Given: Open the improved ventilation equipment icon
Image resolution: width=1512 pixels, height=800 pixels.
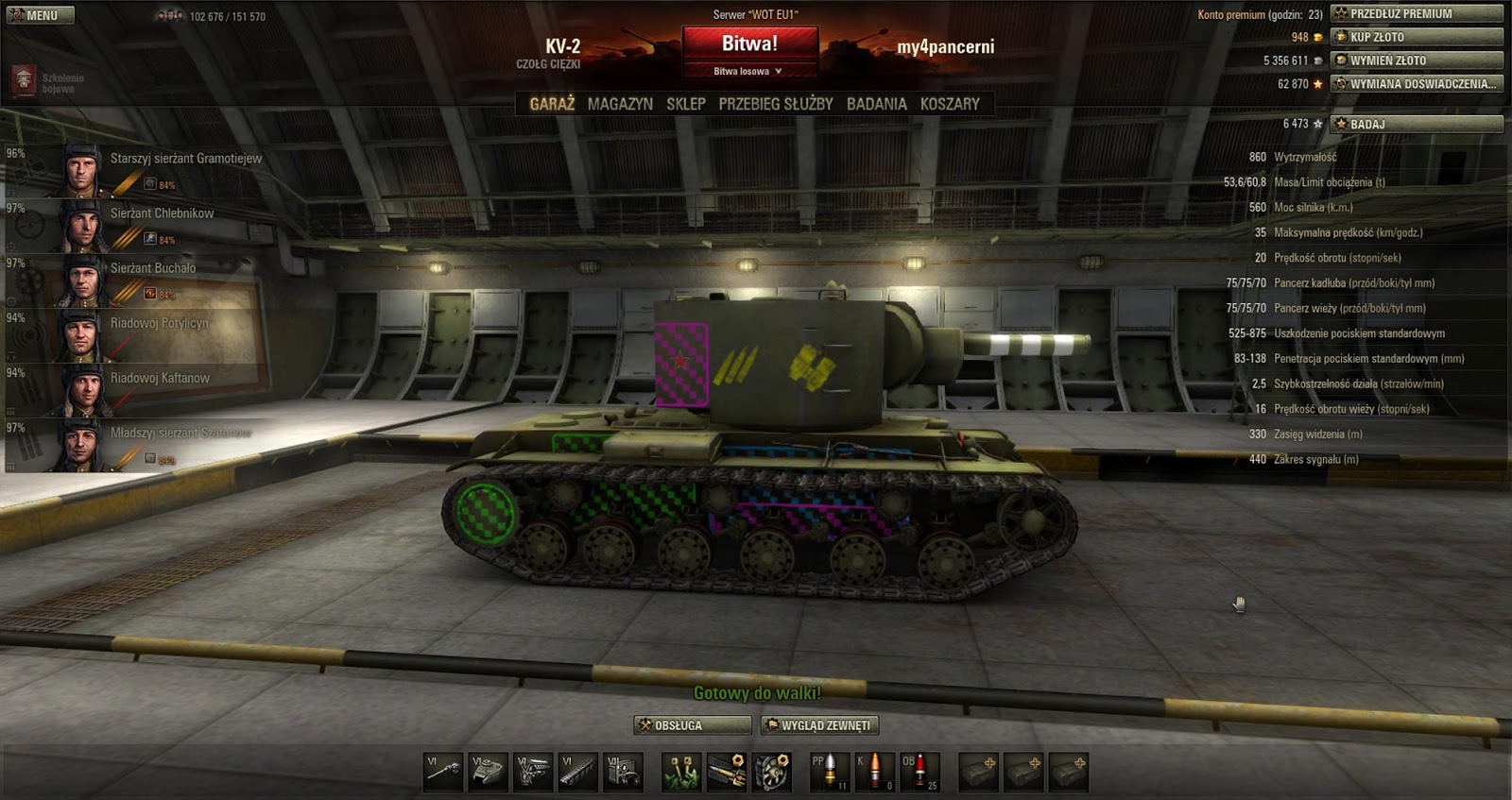Looking at the screenshot, I should coord(773,772).
